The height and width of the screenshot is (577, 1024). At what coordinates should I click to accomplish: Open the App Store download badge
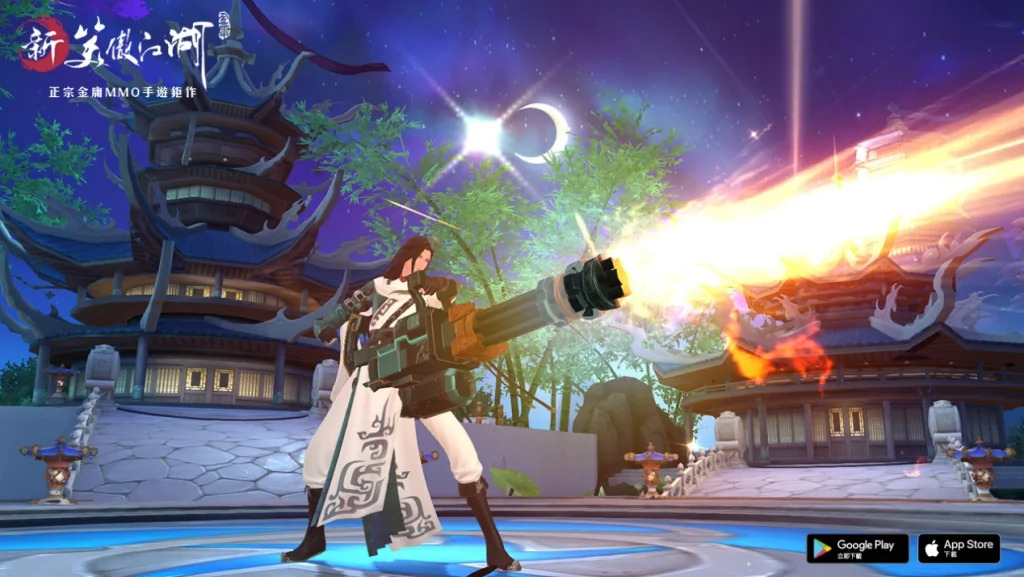coord(958,548)
